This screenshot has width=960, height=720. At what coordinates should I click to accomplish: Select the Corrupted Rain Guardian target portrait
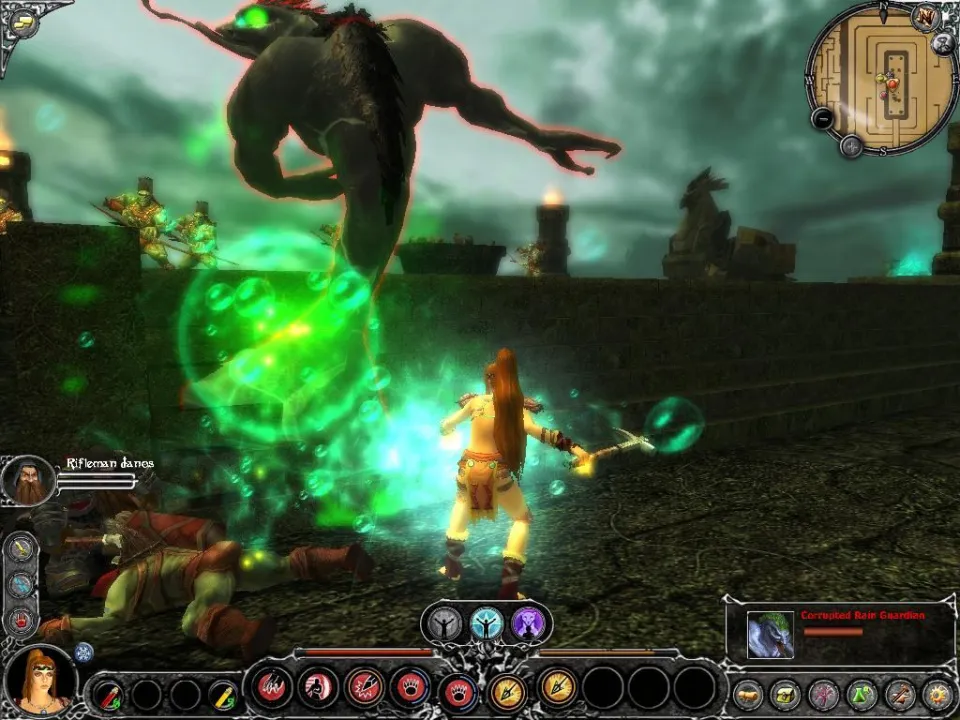click(770, 634)
